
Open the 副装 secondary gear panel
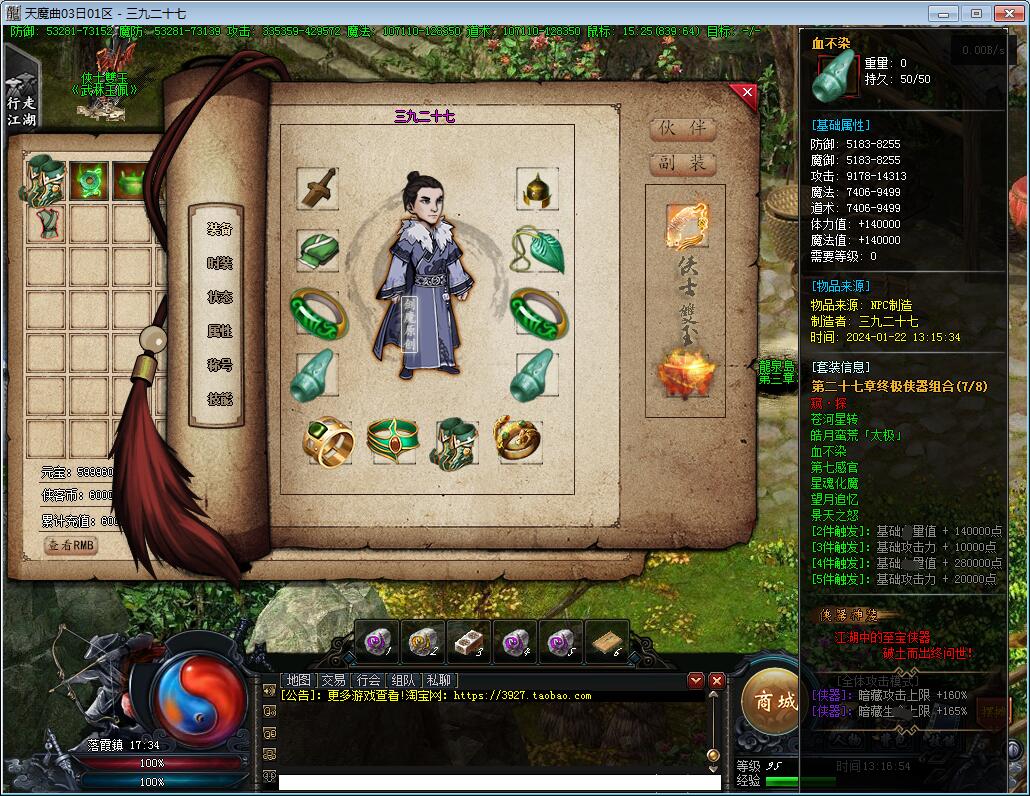[x=683, y=163]
